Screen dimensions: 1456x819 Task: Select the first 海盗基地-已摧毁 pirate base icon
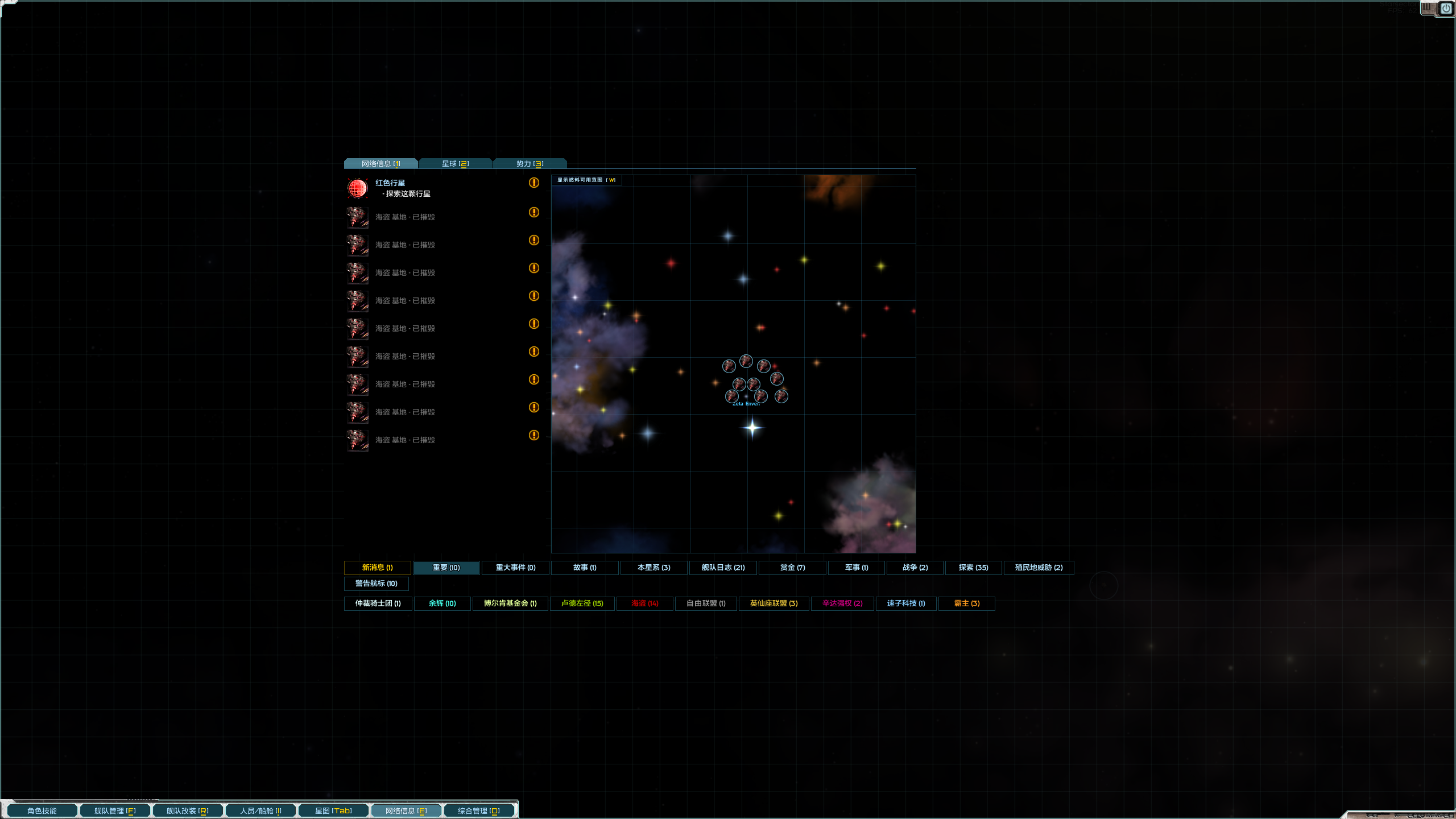[x=357, y=217]
